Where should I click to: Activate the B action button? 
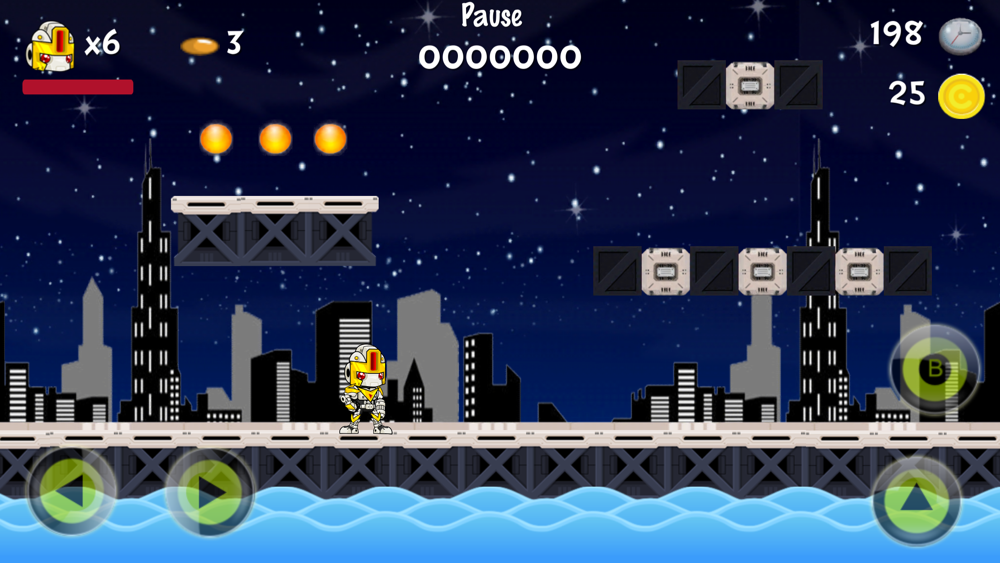[x=935, y=369]
